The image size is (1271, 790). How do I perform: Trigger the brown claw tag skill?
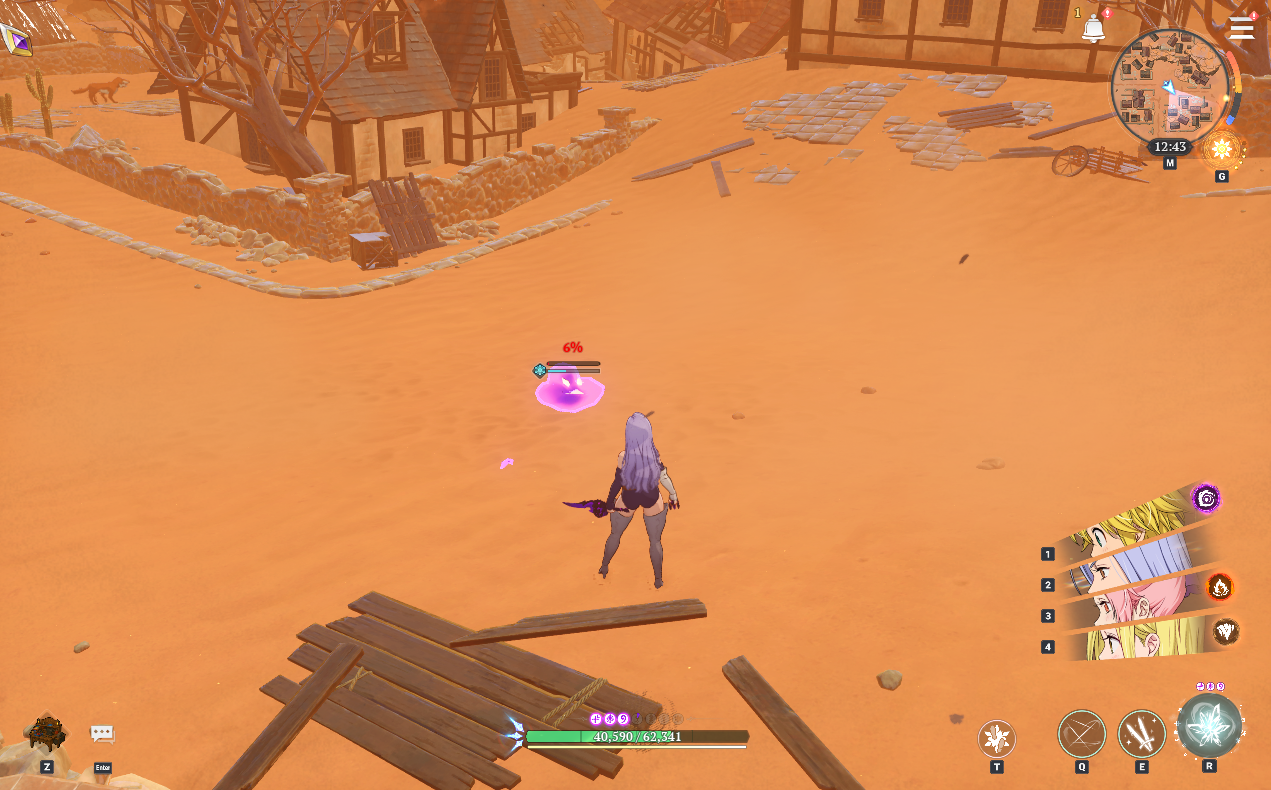(x=1225, y=631)
